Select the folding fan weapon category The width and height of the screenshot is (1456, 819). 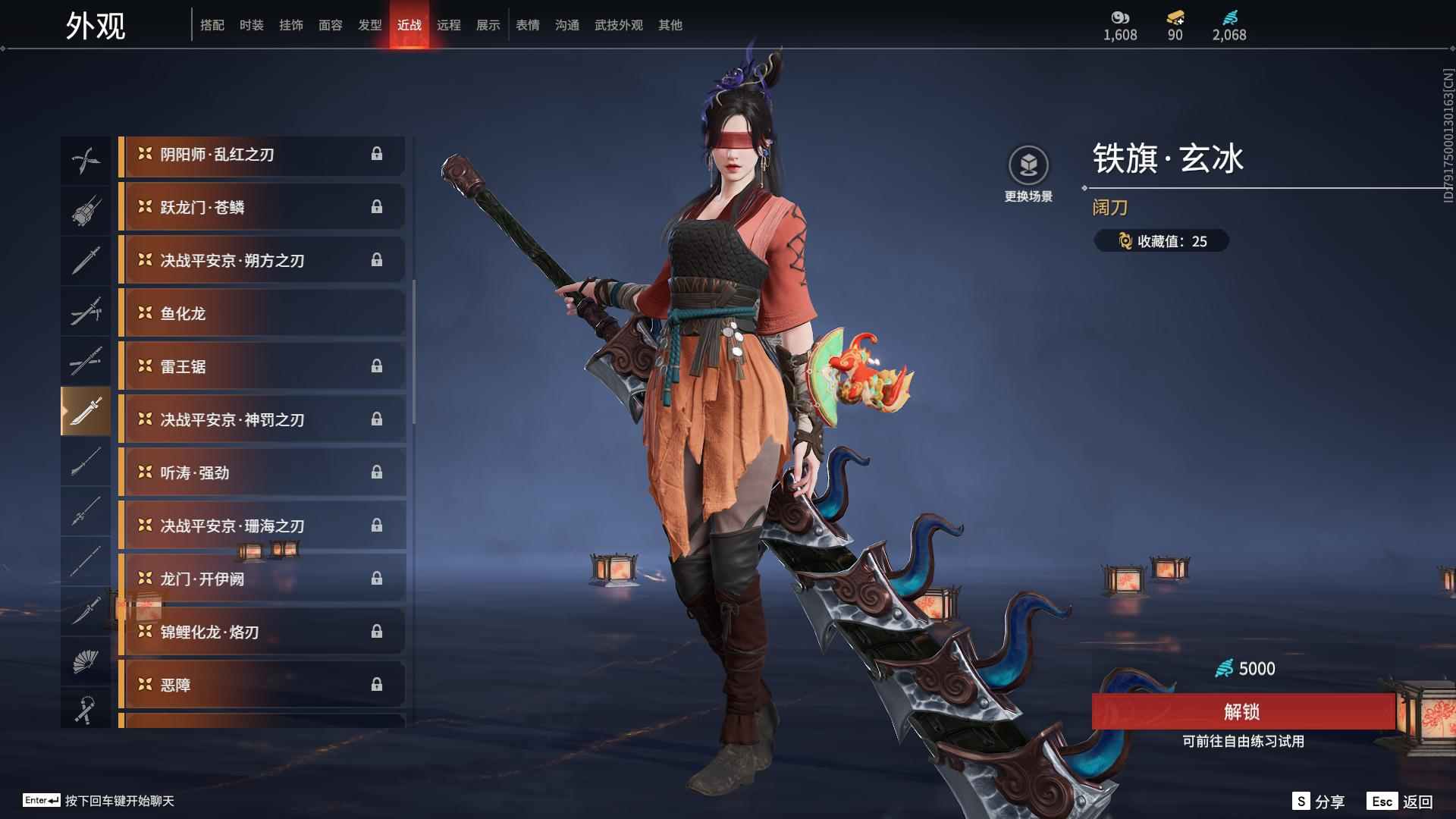point(86,661)
